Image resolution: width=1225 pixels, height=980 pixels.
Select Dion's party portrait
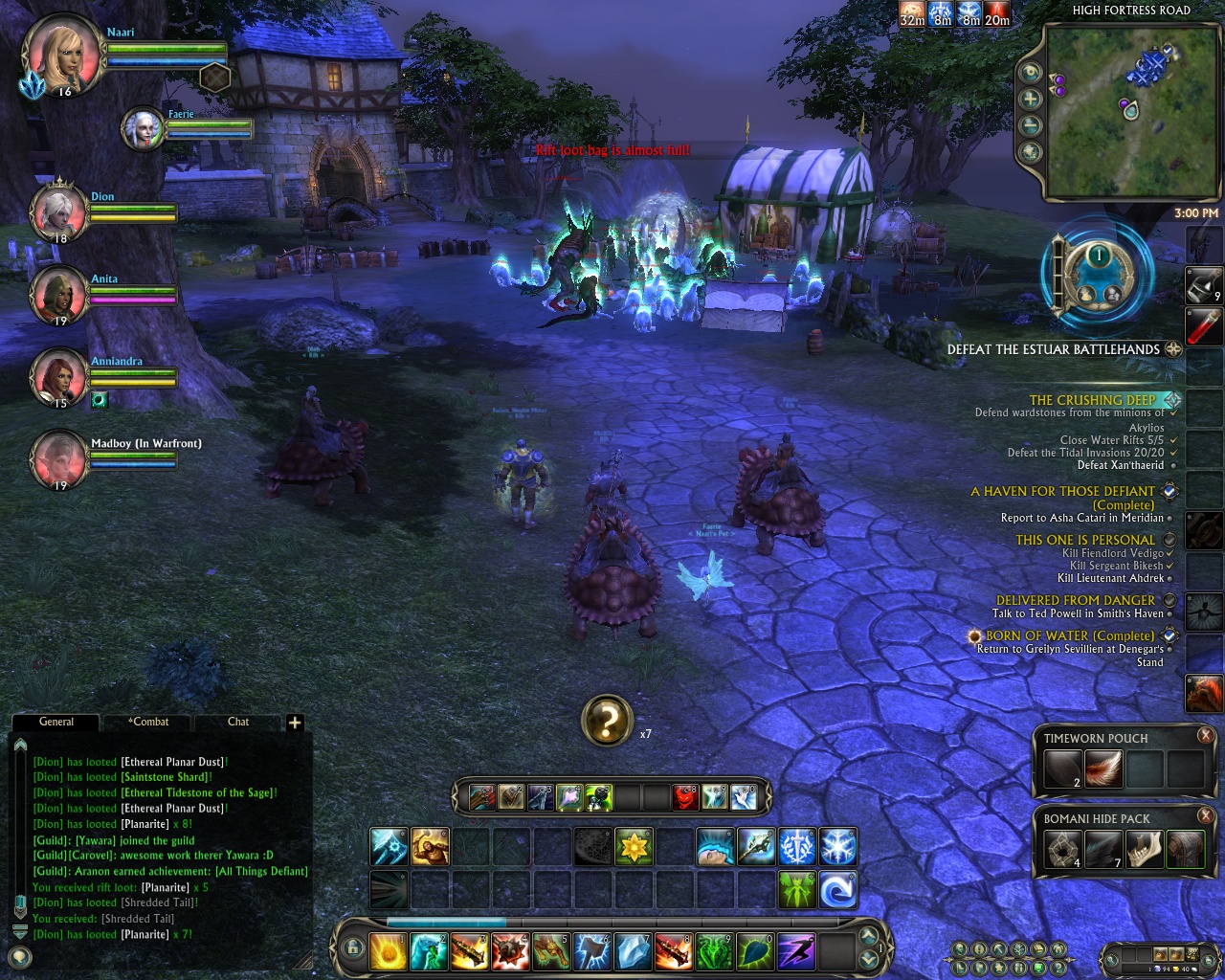point(57,212)
